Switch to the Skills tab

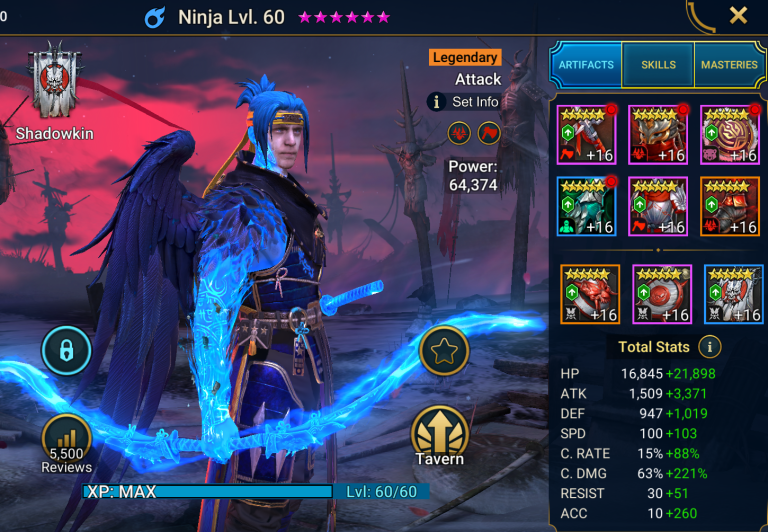[657, 65]
